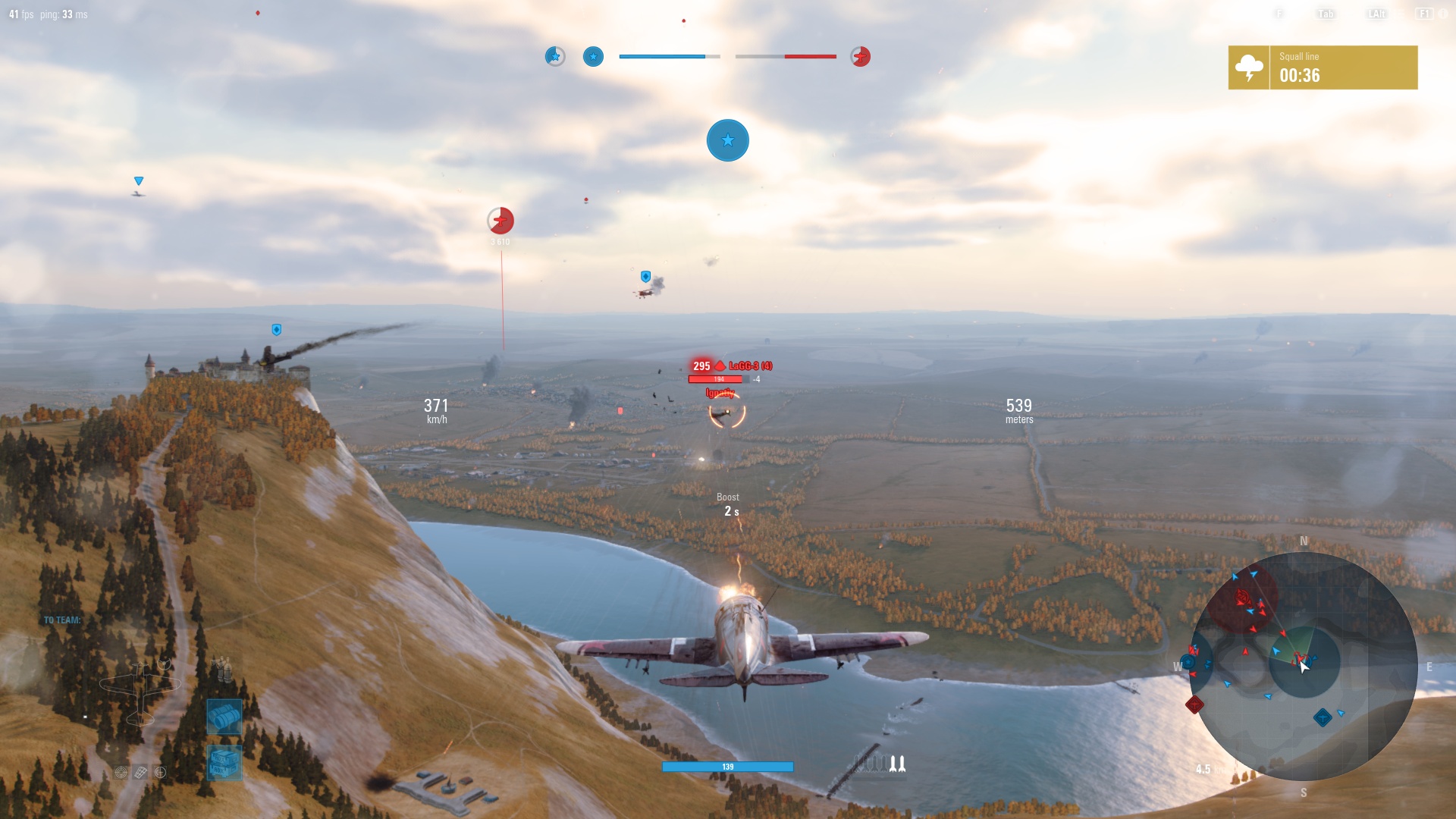Select the storm cloud icon in Squall line panel
The width and height of the screenshot is (1456, 819).
(1248, 67)
